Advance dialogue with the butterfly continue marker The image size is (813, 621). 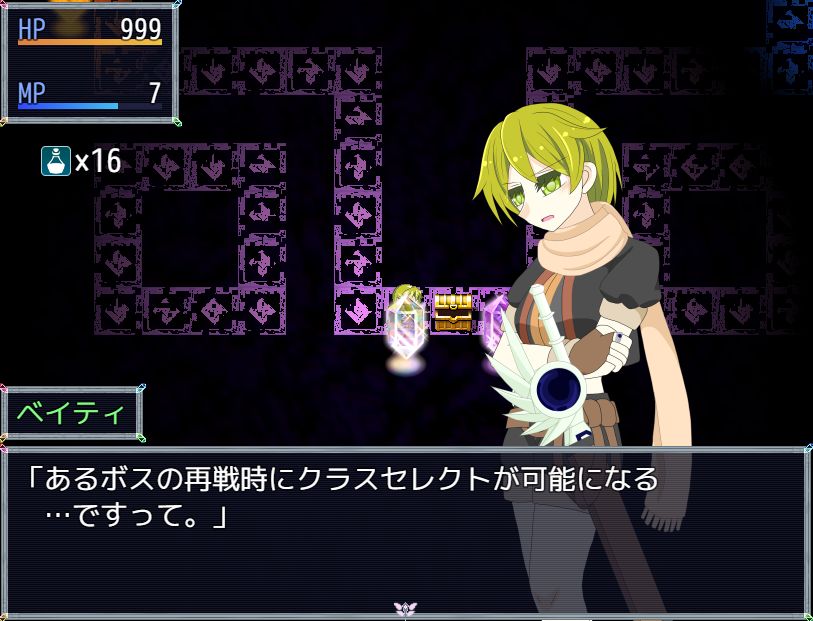(x=405, y=608)
